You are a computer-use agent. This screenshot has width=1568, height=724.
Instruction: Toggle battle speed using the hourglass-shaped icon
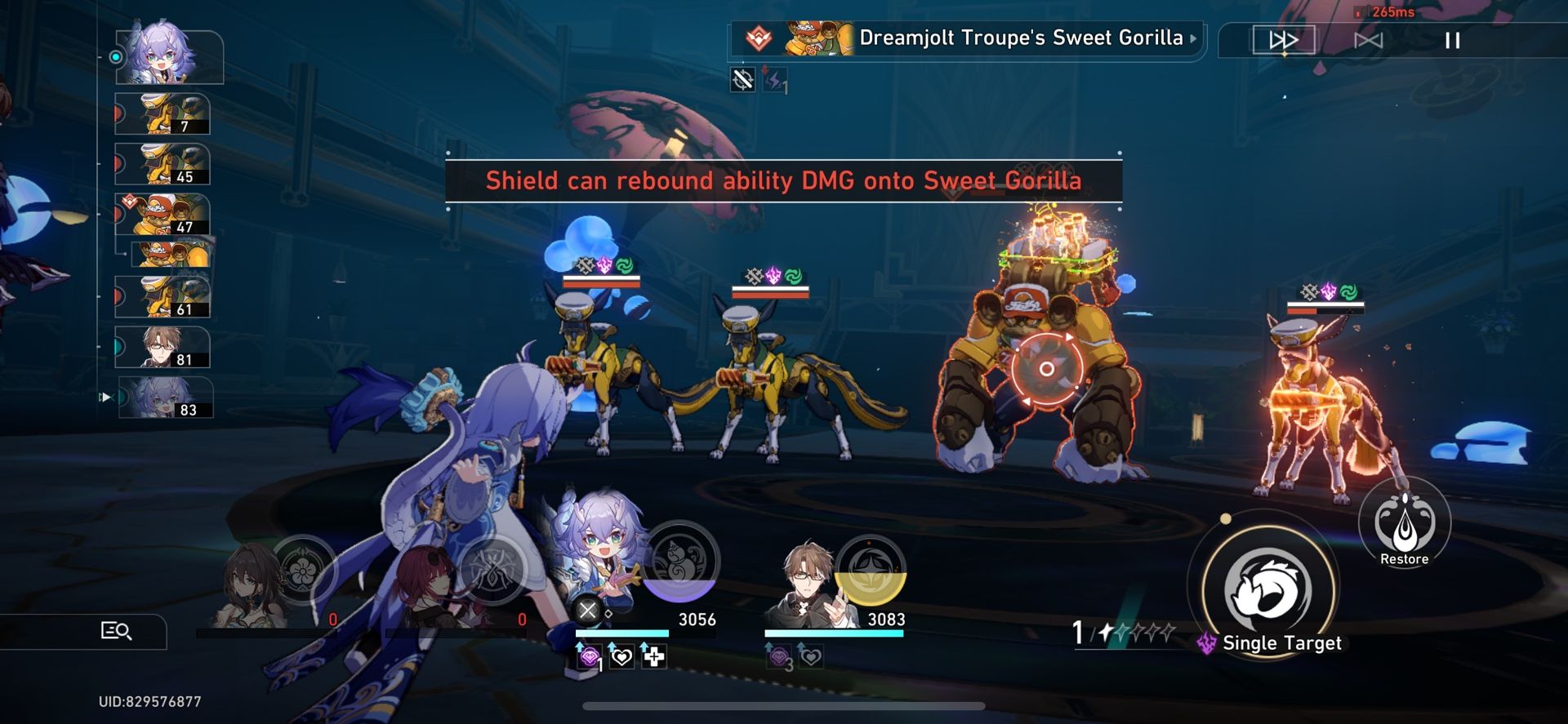1369,39
